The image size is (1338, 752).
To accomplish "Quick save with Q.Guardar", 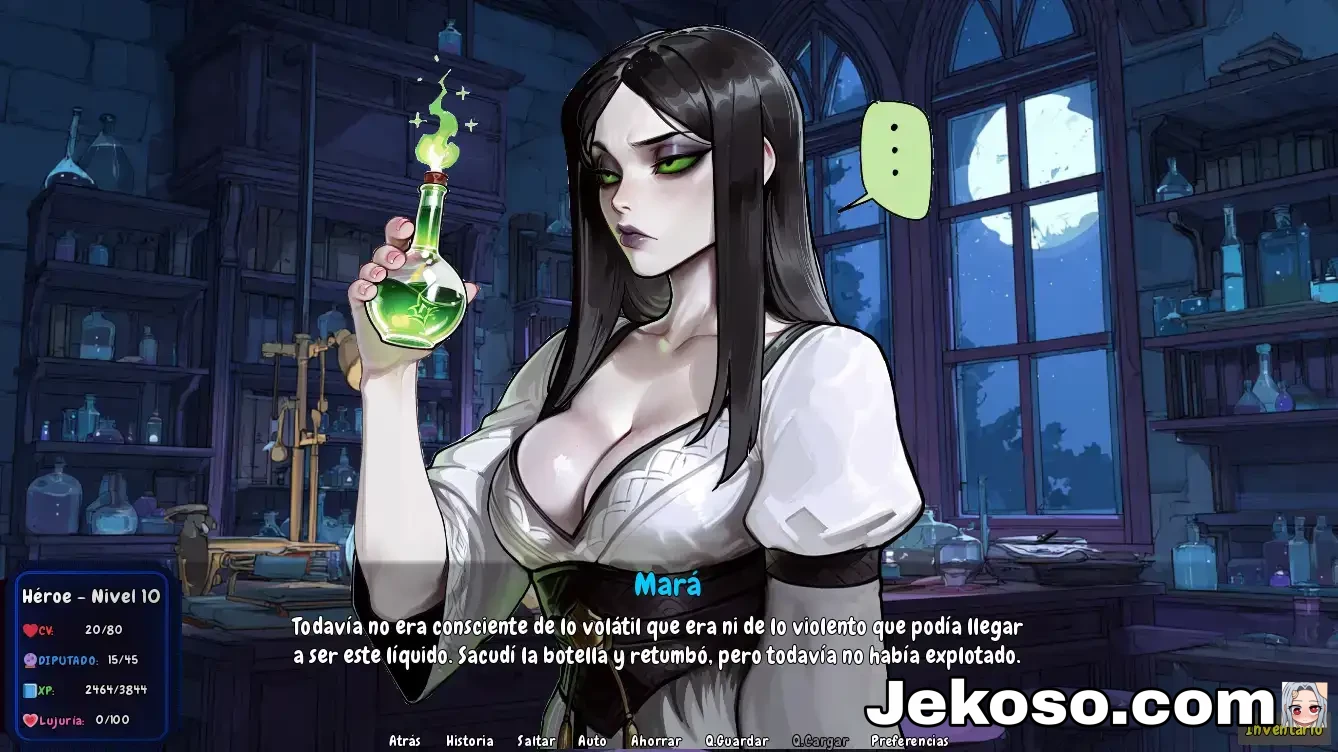I will click(737, 741).
